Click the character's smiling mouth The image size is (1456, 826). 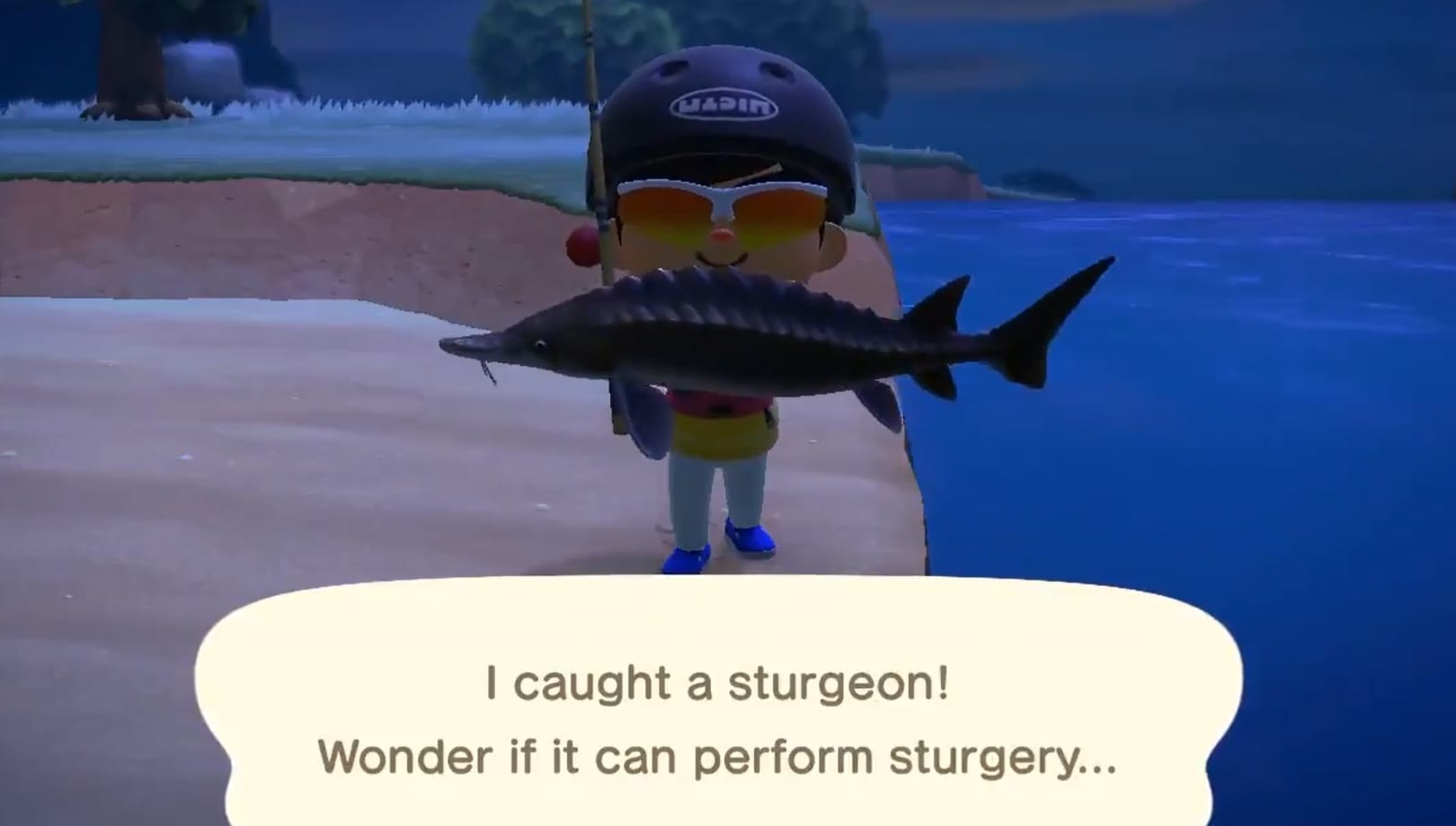point(719,261)
